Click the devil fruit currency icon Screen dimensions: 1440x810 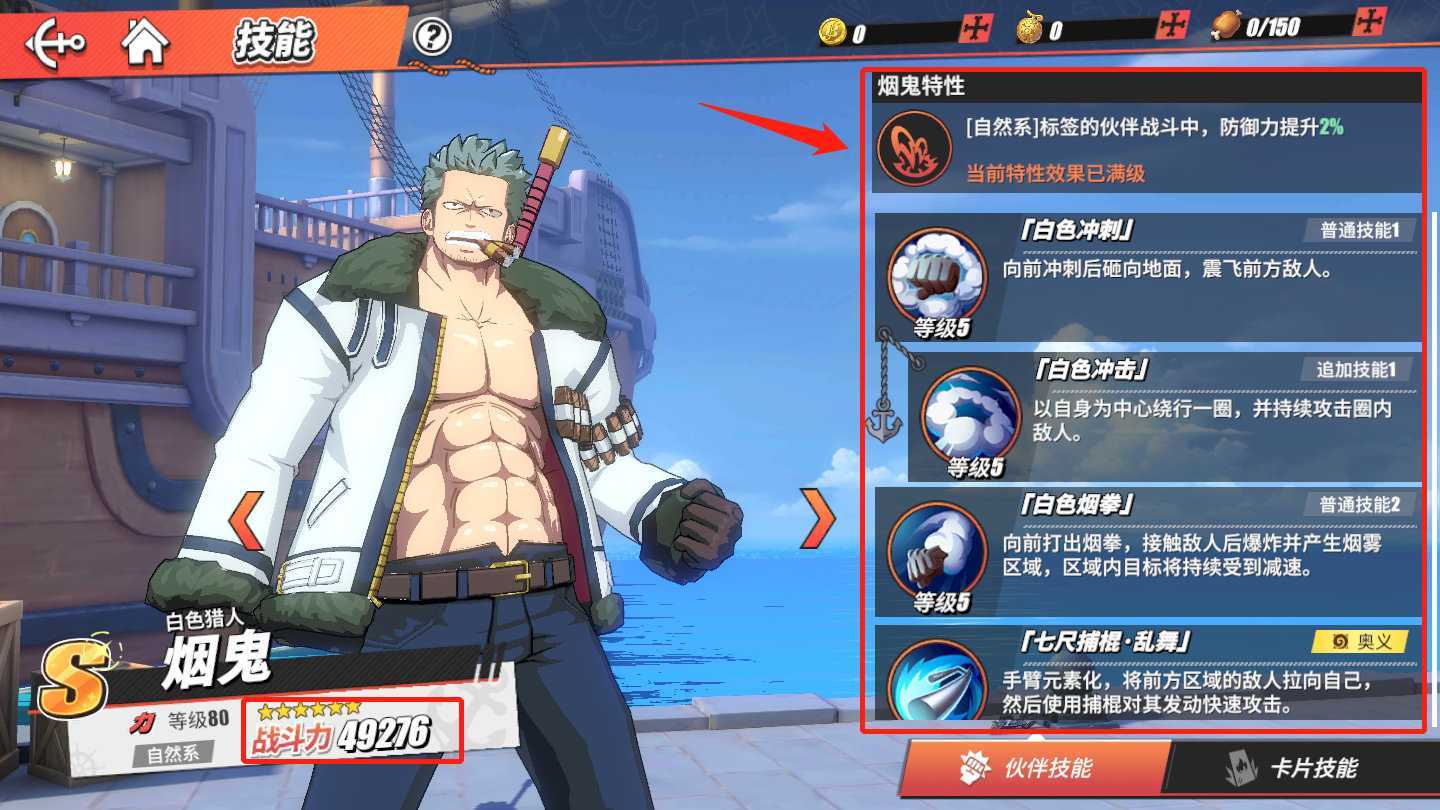[1028, 26]
